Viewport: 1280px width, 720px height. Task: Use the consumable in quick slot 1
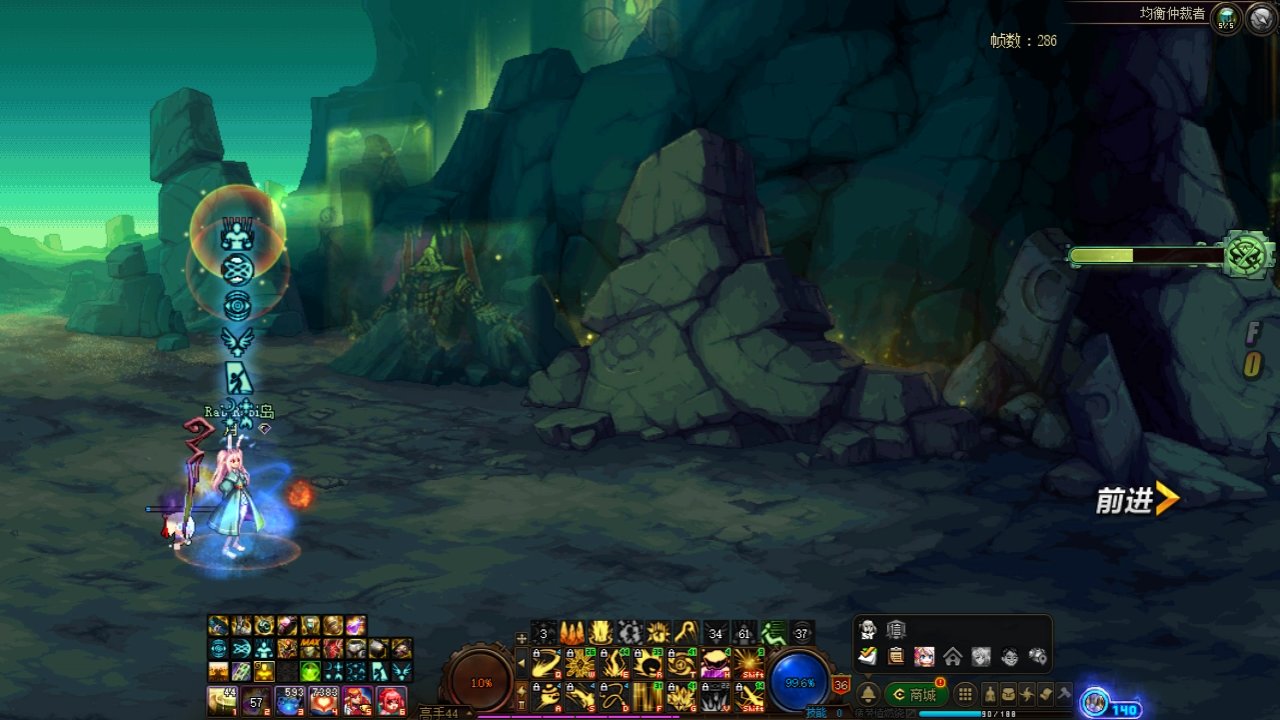tap(221, 700)
